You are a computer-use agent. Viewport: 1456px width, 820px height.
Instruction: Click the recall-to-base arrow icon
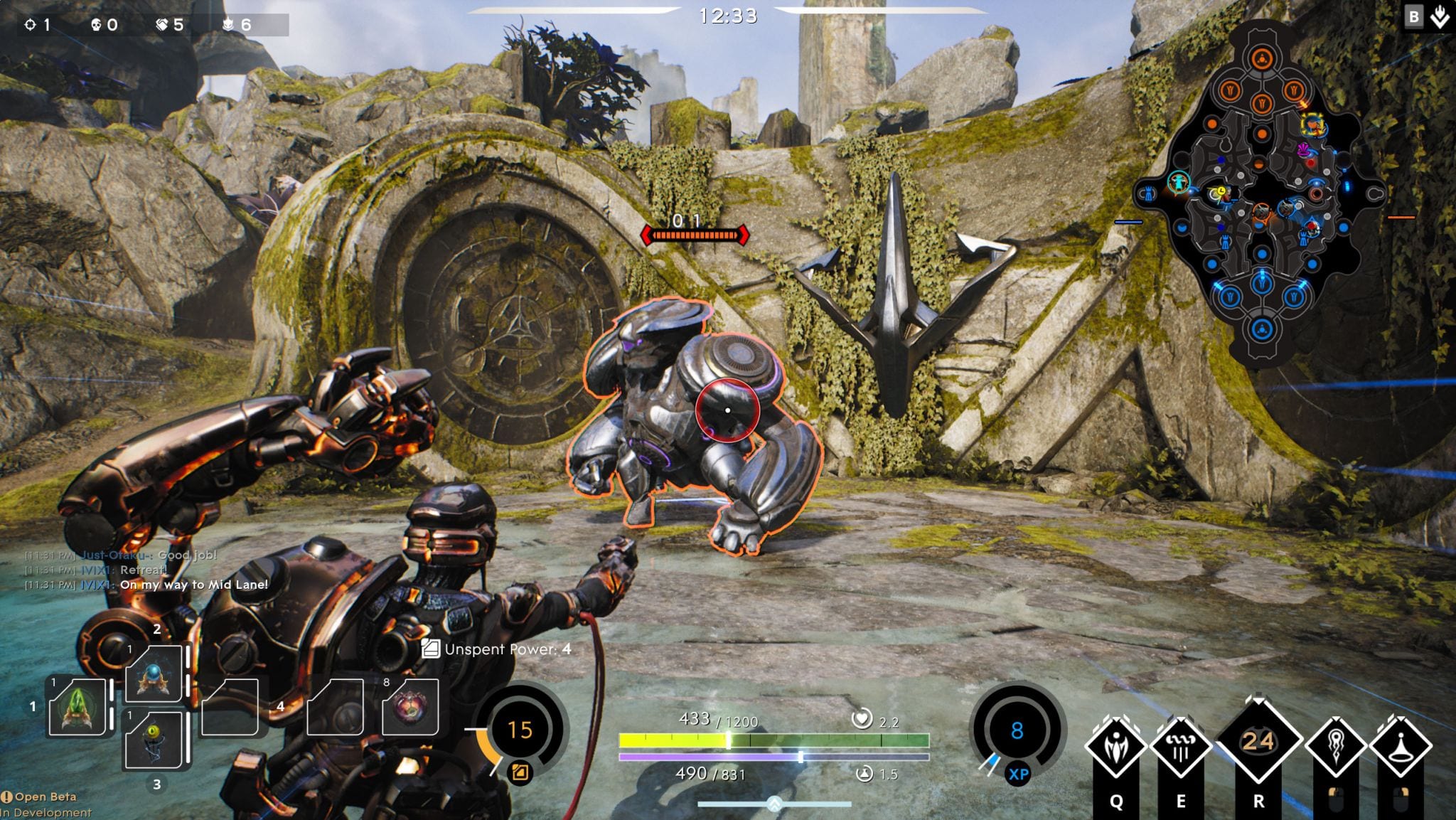[x=1440, y=18]
